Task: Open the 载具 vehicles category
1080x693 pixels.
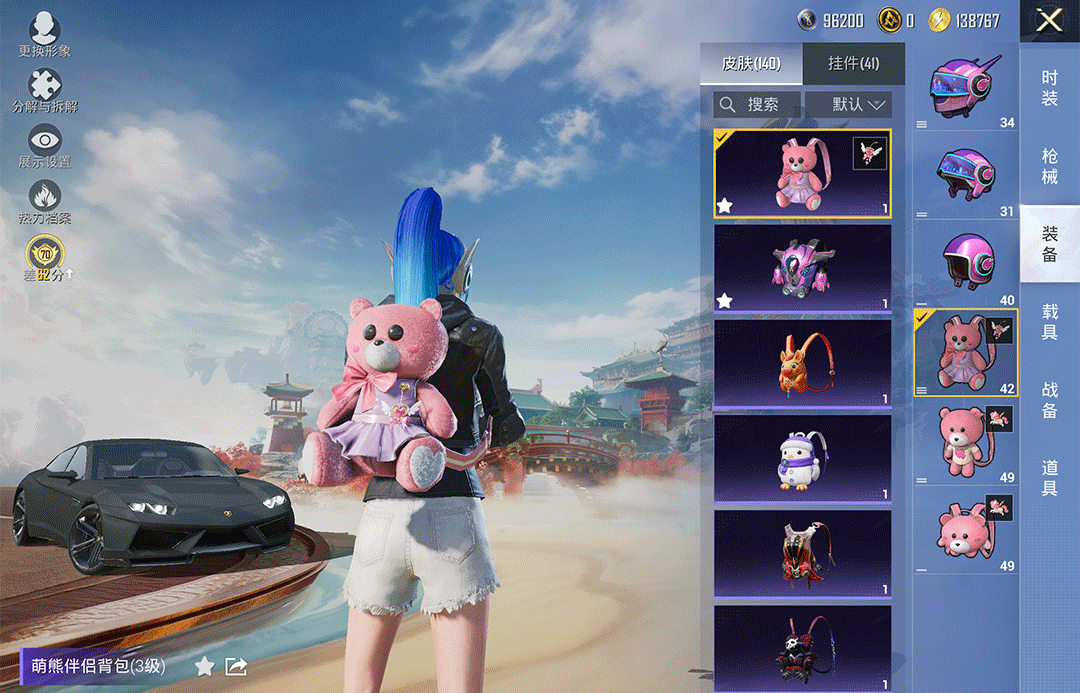Action: pyautogui.click(x=1049, y=322)
